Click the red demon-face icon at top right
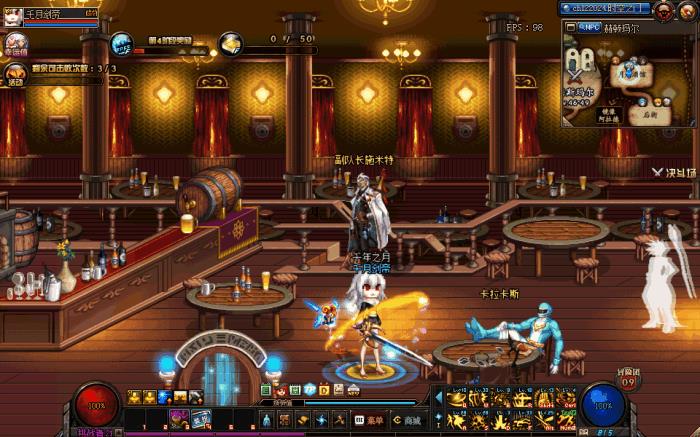This screenshot has width=700, height=437. tap(663, 9)
